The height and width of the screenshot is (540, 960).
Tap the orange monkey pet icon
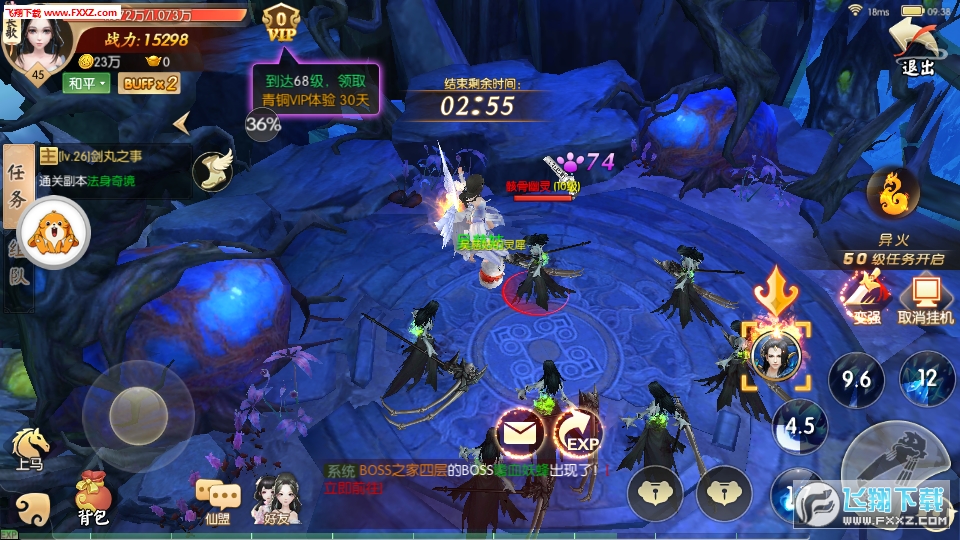[x=53, y=234]
